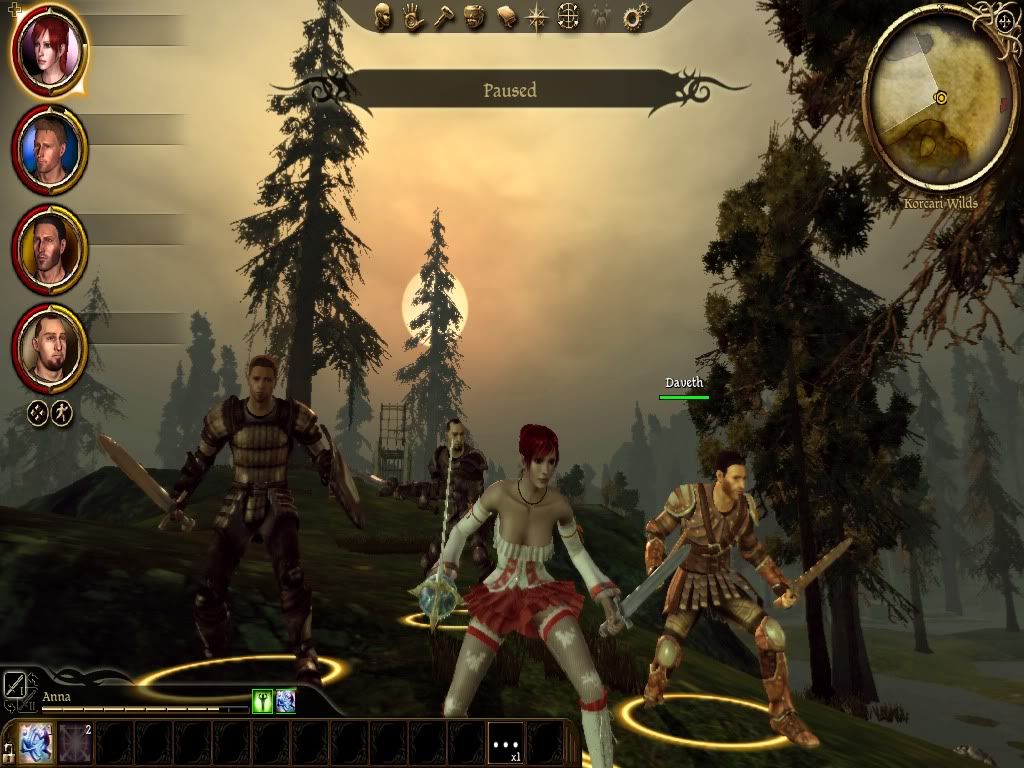Open the world map globe icon
The image size is (1024, 768).
[x=568, y=16]
